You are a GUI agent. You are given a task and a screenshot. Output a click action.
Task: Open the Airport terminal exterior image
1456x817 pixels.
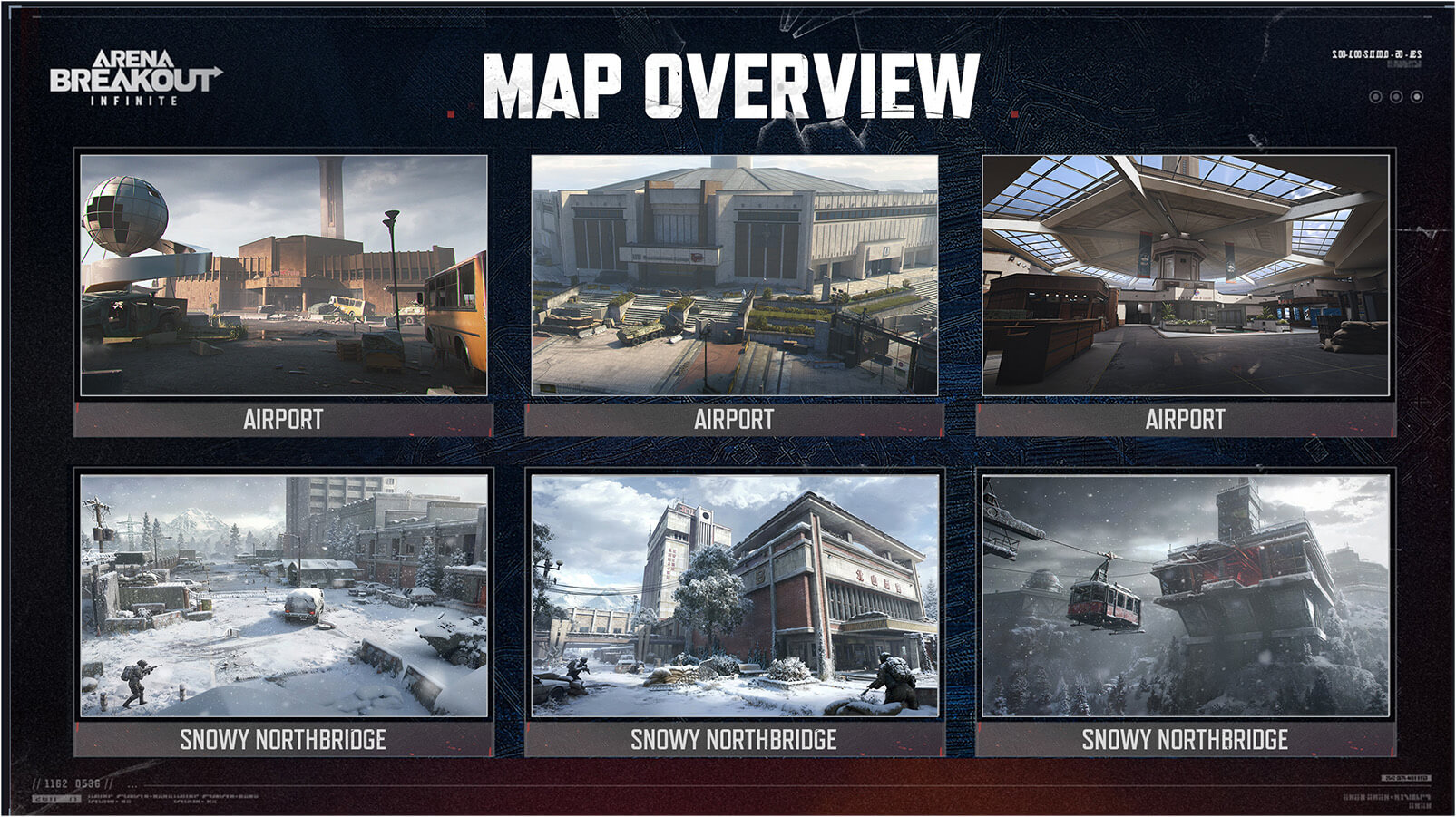point(734,275)
